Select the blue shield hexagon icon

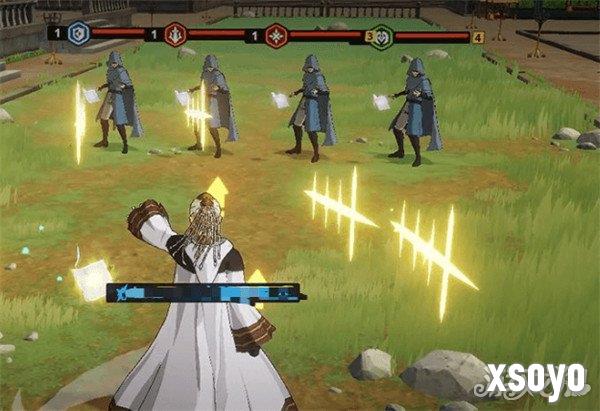point(79,34)
